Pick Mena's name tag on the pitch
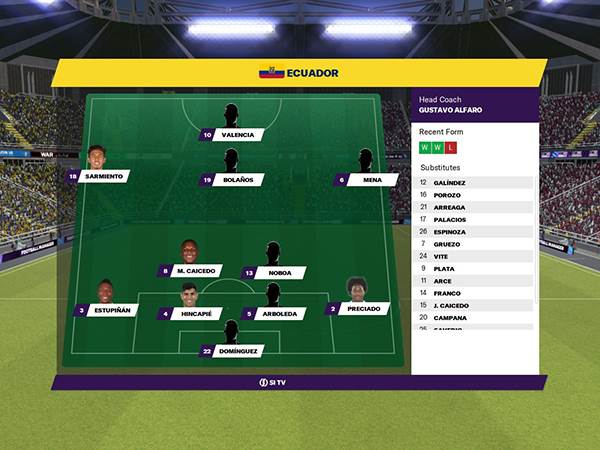This screenshot has width=600, height=450. click(x=371, y=180)
